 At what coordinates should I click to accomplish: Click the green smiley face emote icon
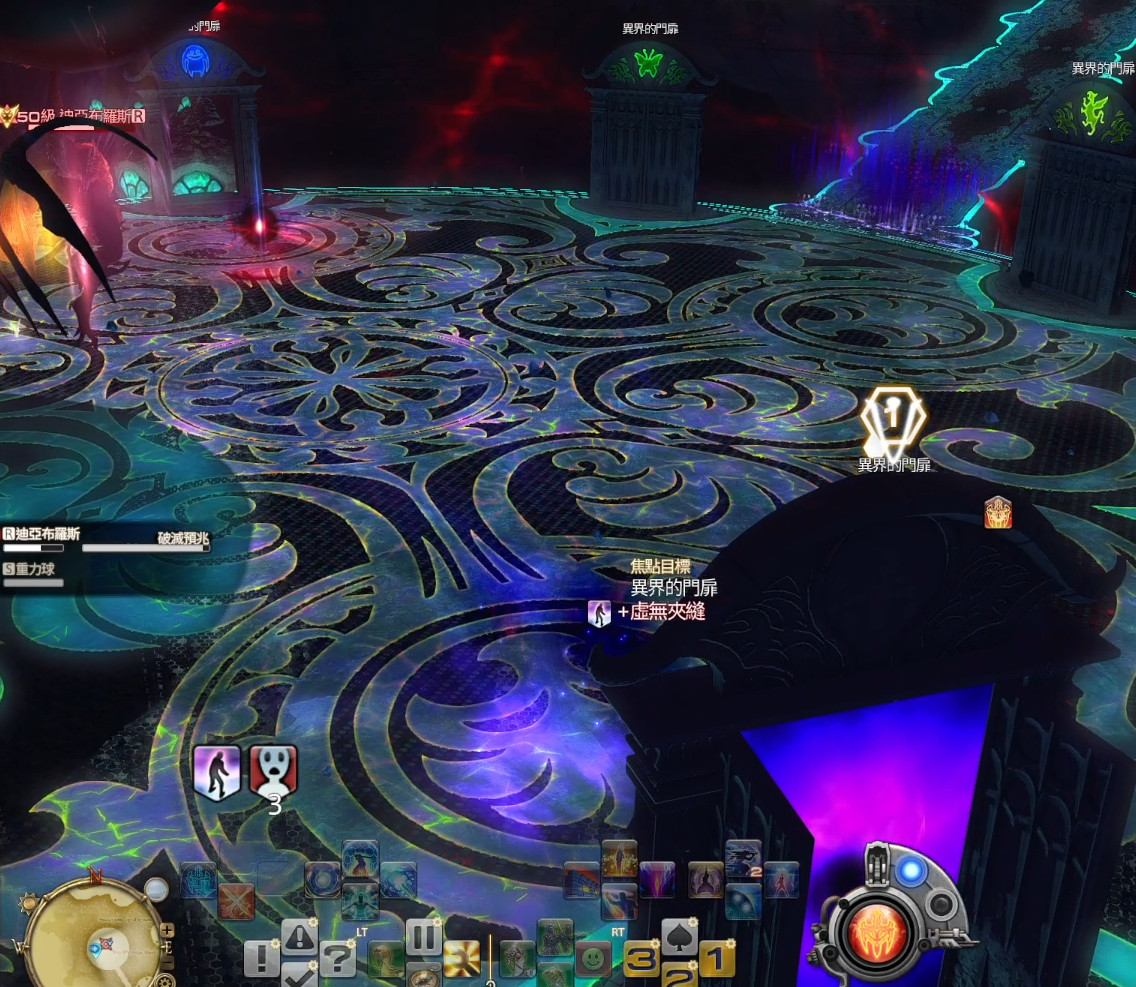(594, 960)
